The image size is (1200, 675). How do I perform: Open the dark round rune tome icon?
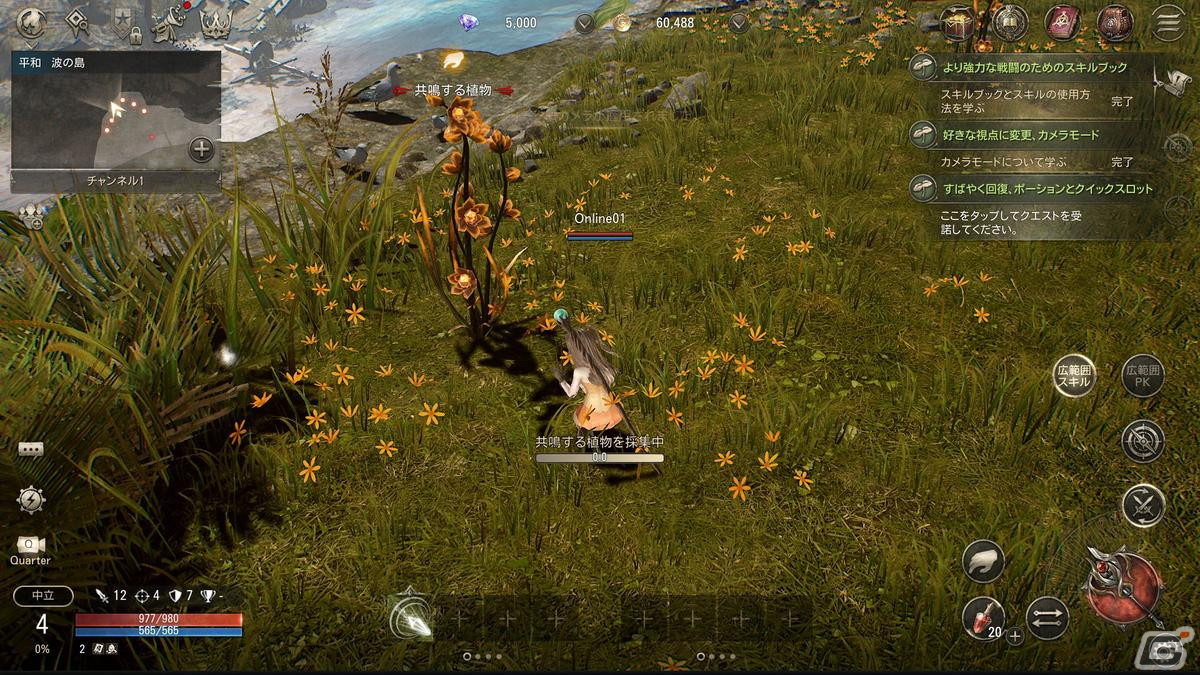[x=1114, y=22]
